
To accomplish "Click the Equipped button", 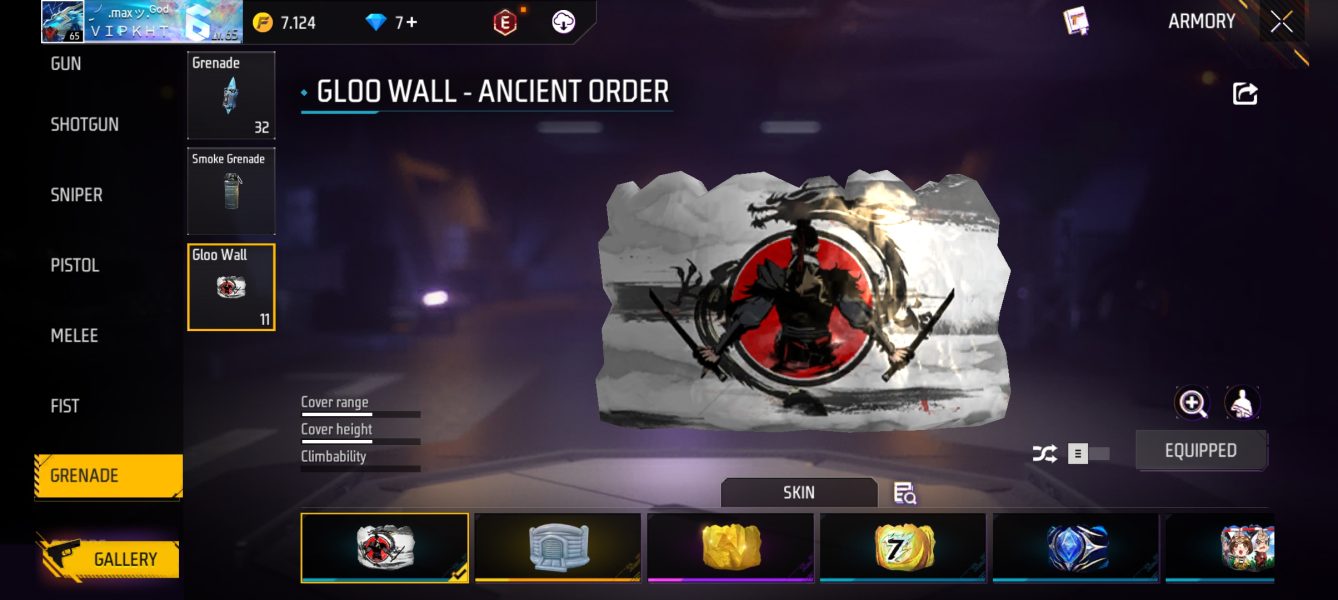I will point(1200,451).
